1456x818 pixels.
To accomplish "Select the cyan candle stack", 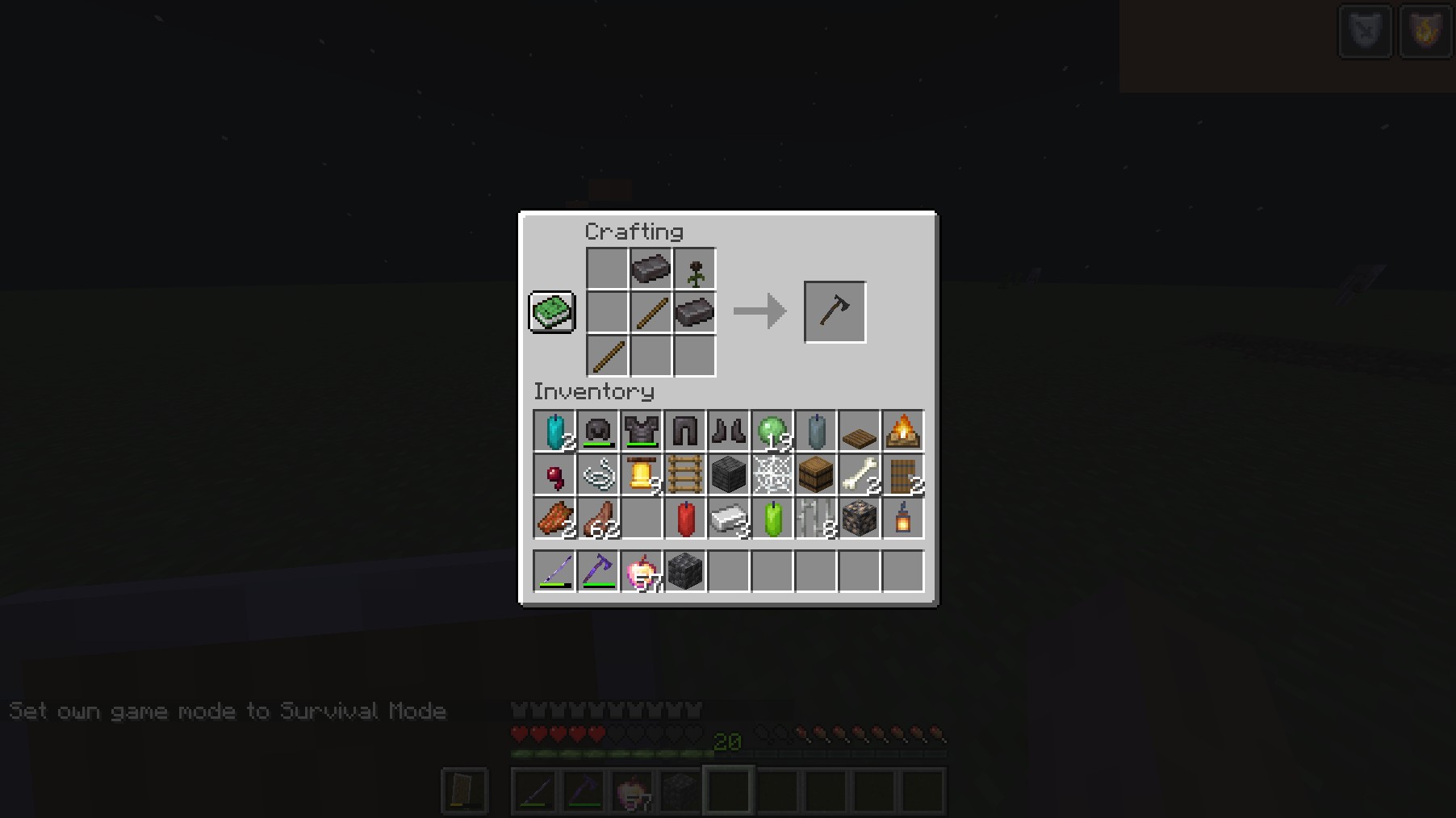I will coord(554,432).
